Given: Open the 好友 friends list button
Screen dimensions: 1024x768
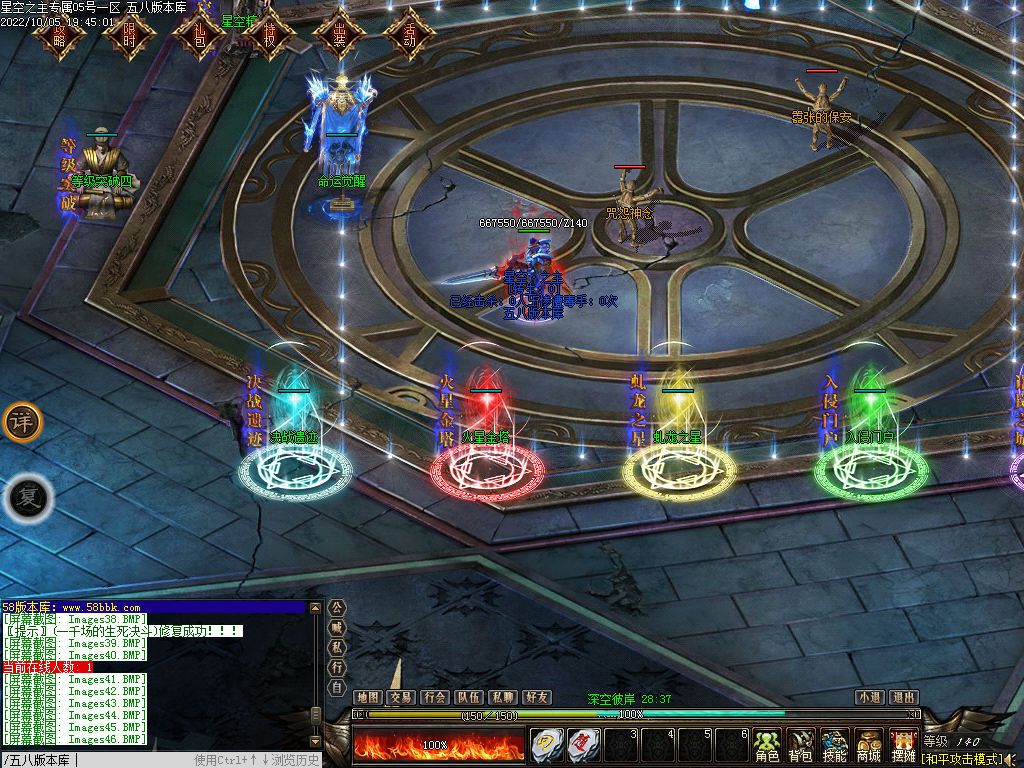Looking at the screenshot, I should [536, 697].
